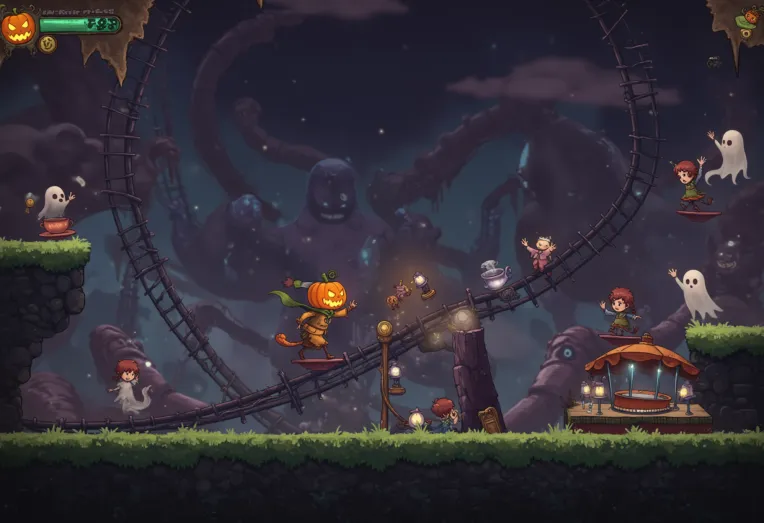Open the pumpkin-and-leaf icon in the top-right corner
Image resolution: width=764 pixels, height=523 pixels.
tap(748, 20)
